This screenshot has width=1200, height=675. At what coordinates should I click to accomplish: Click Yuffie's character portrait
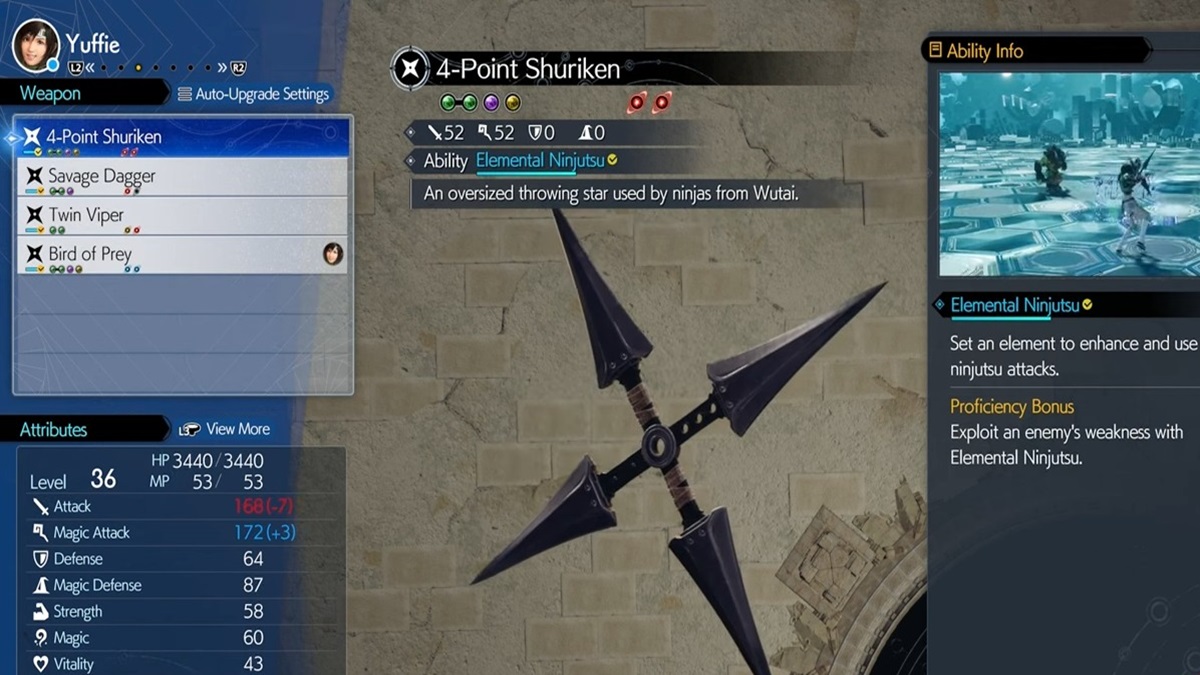[x=36, y=45]
